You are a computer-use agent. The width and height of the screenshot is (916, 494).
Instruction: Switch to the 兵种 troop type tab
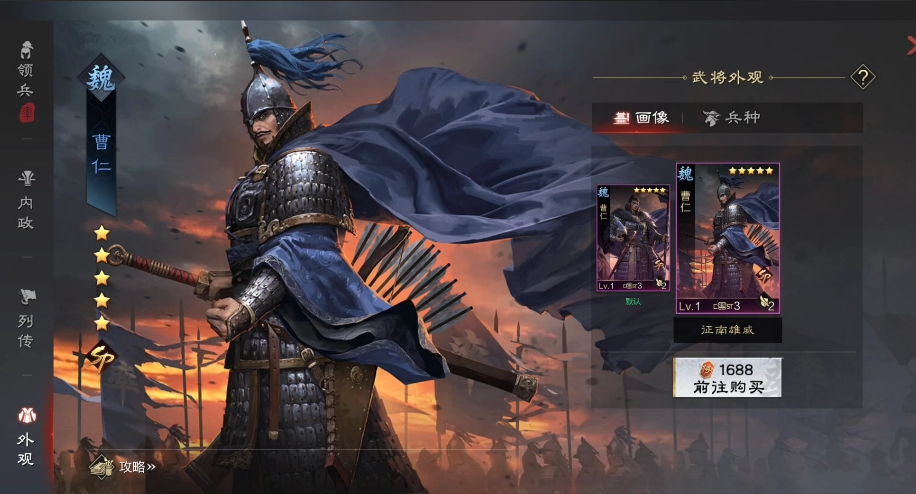tap(731, 118)
